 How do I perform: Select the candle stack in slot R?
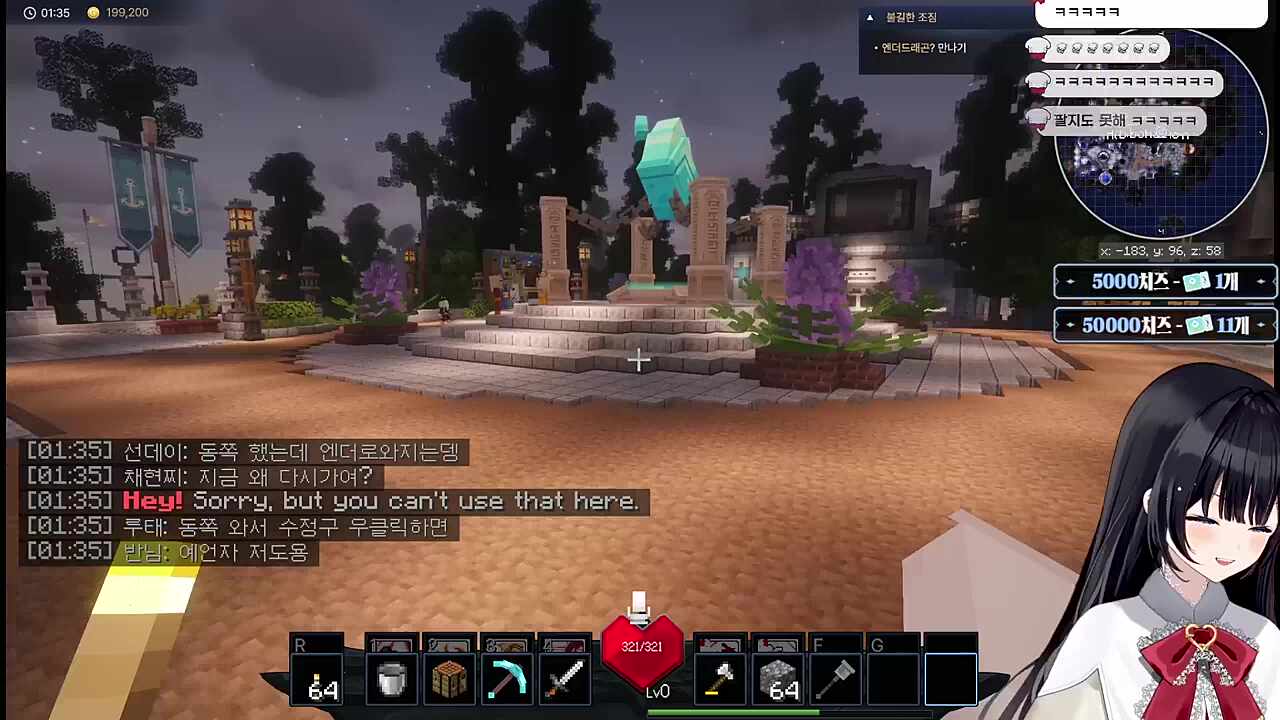tap(317, 678)
